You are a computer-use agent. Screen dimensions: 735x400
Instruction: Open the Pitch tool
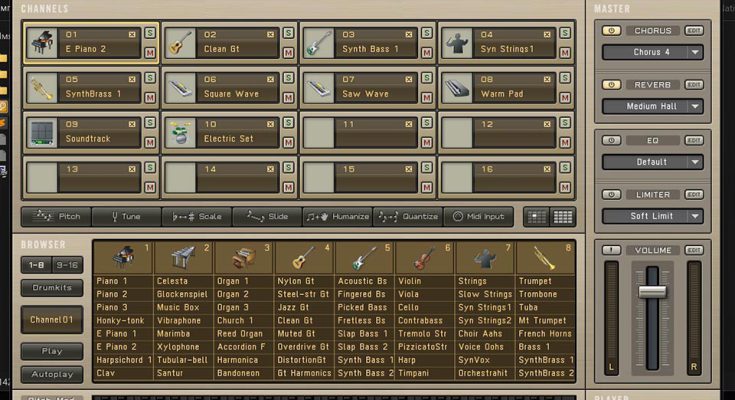click(57, 216)
